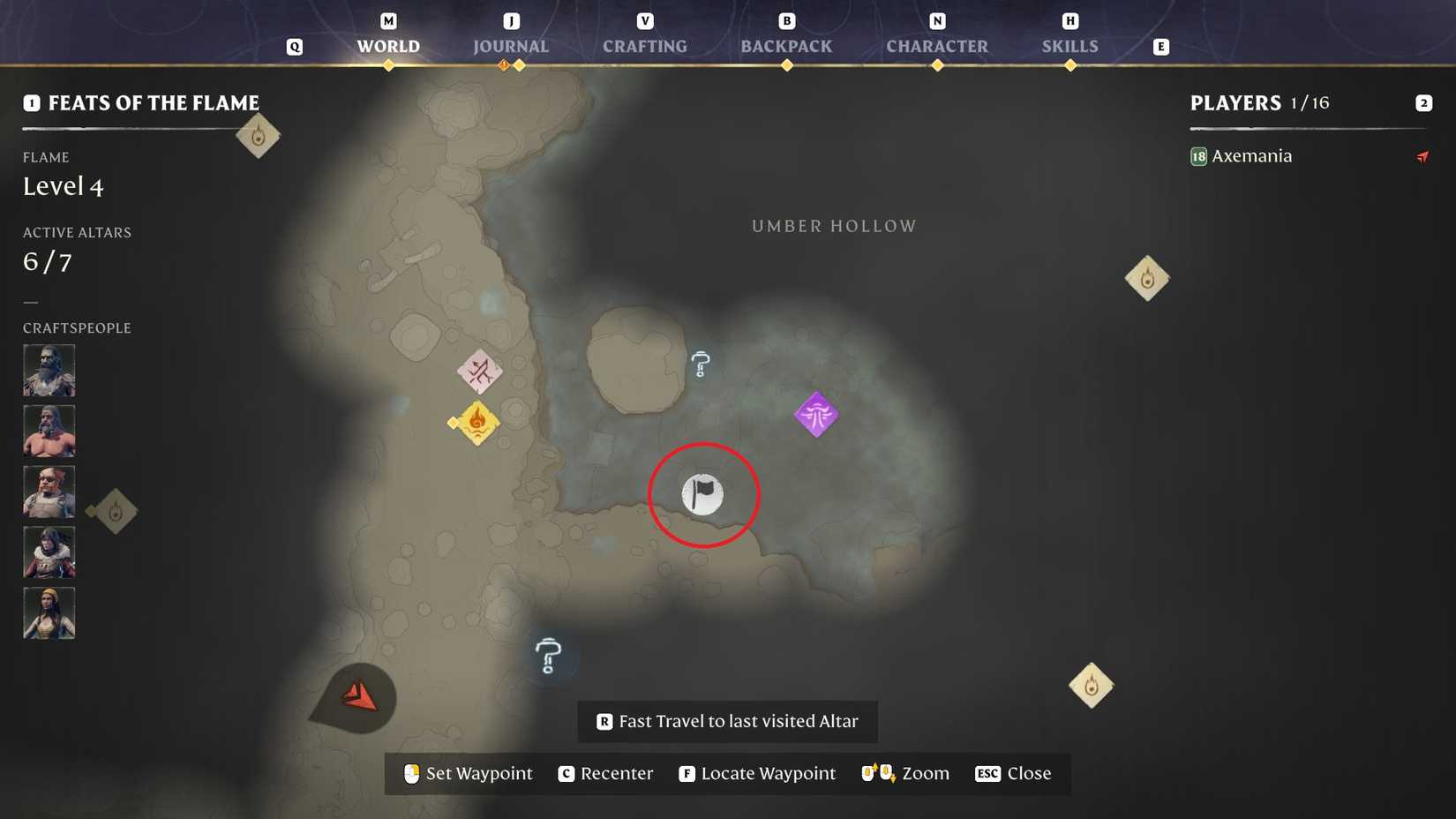This screenshot has width=1456, height=819.
Task: Click the crossed-swords combat marker on the map
Action: (x=479, y=372)
